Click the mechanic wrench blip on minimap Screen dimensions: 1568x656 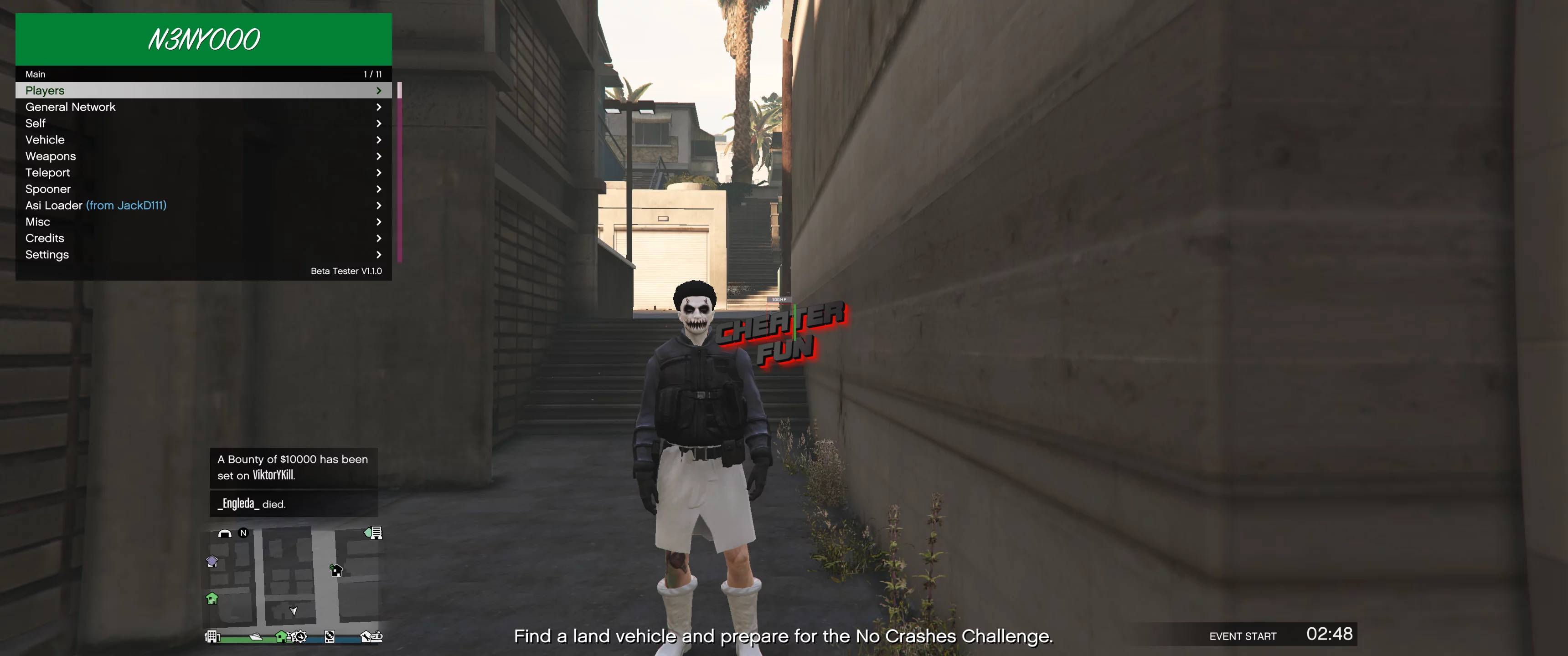[368, 636]
